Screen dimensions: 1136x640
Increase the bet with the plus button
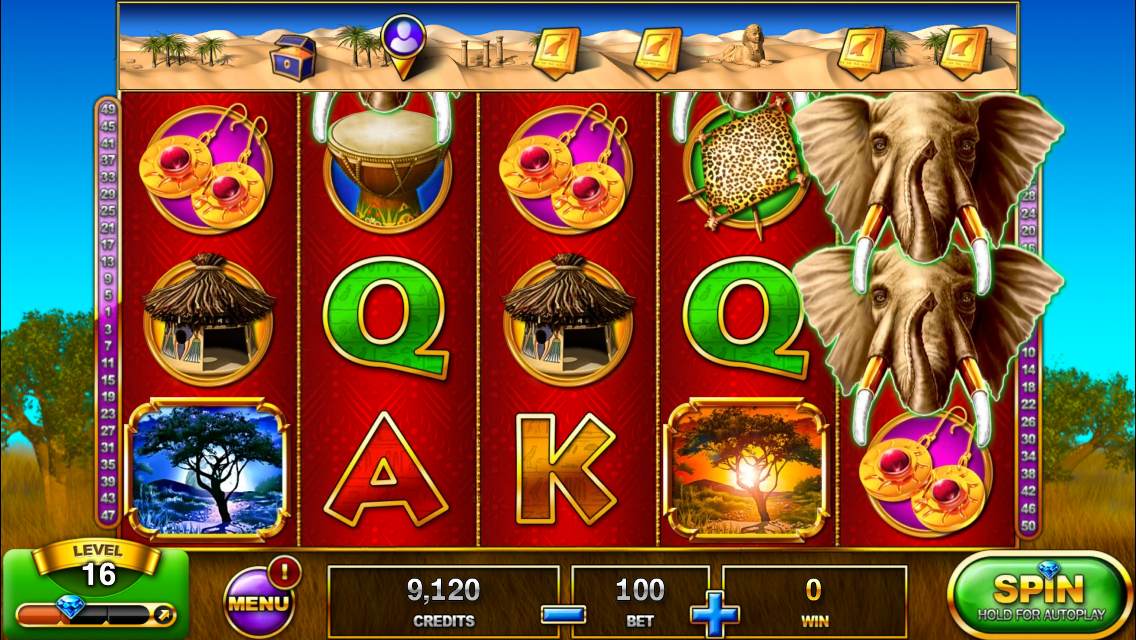tap(715, 613)
